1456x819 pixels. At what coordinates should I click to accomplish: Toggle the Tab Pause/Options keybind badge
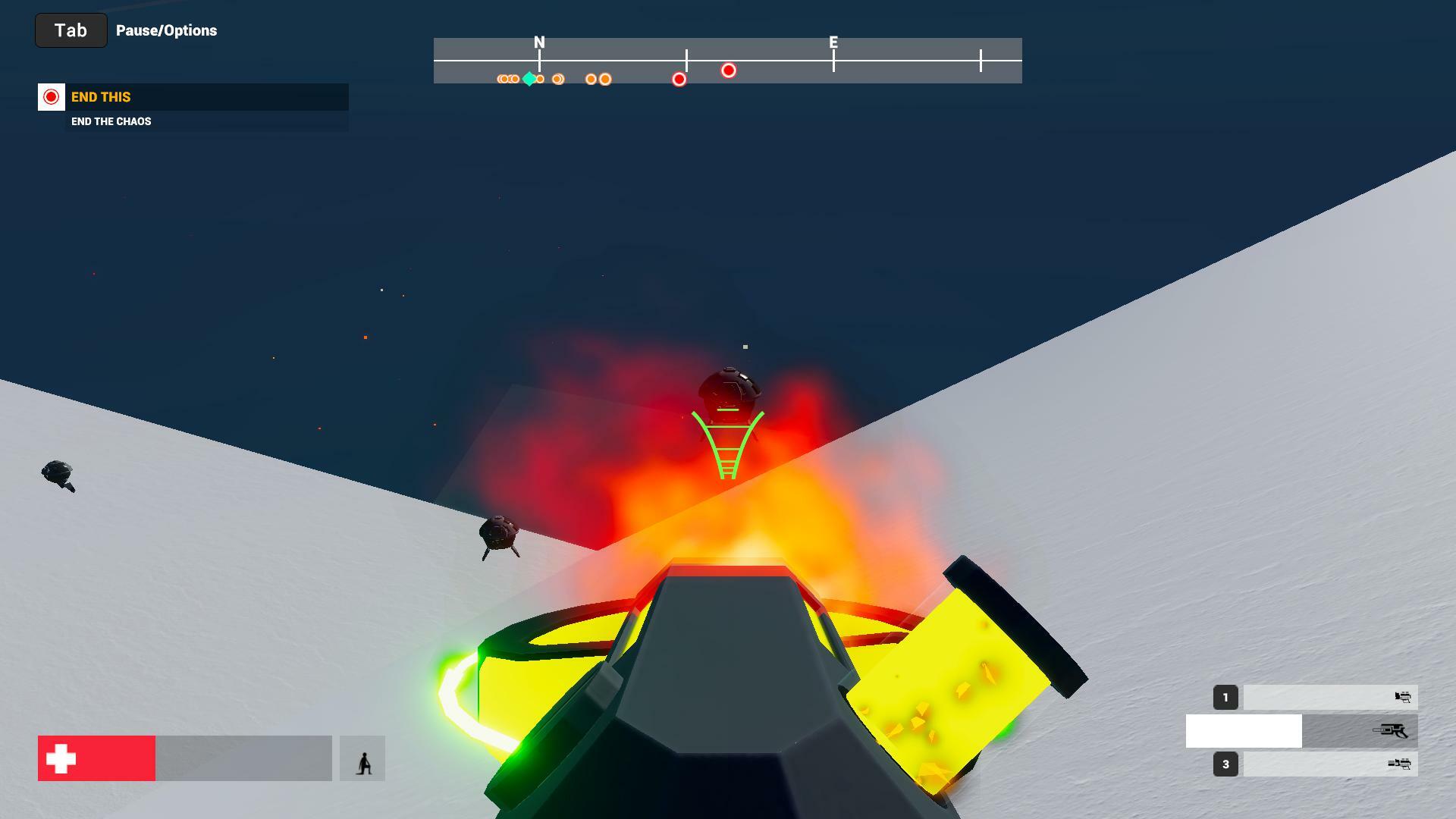click(x=71, y=30)
